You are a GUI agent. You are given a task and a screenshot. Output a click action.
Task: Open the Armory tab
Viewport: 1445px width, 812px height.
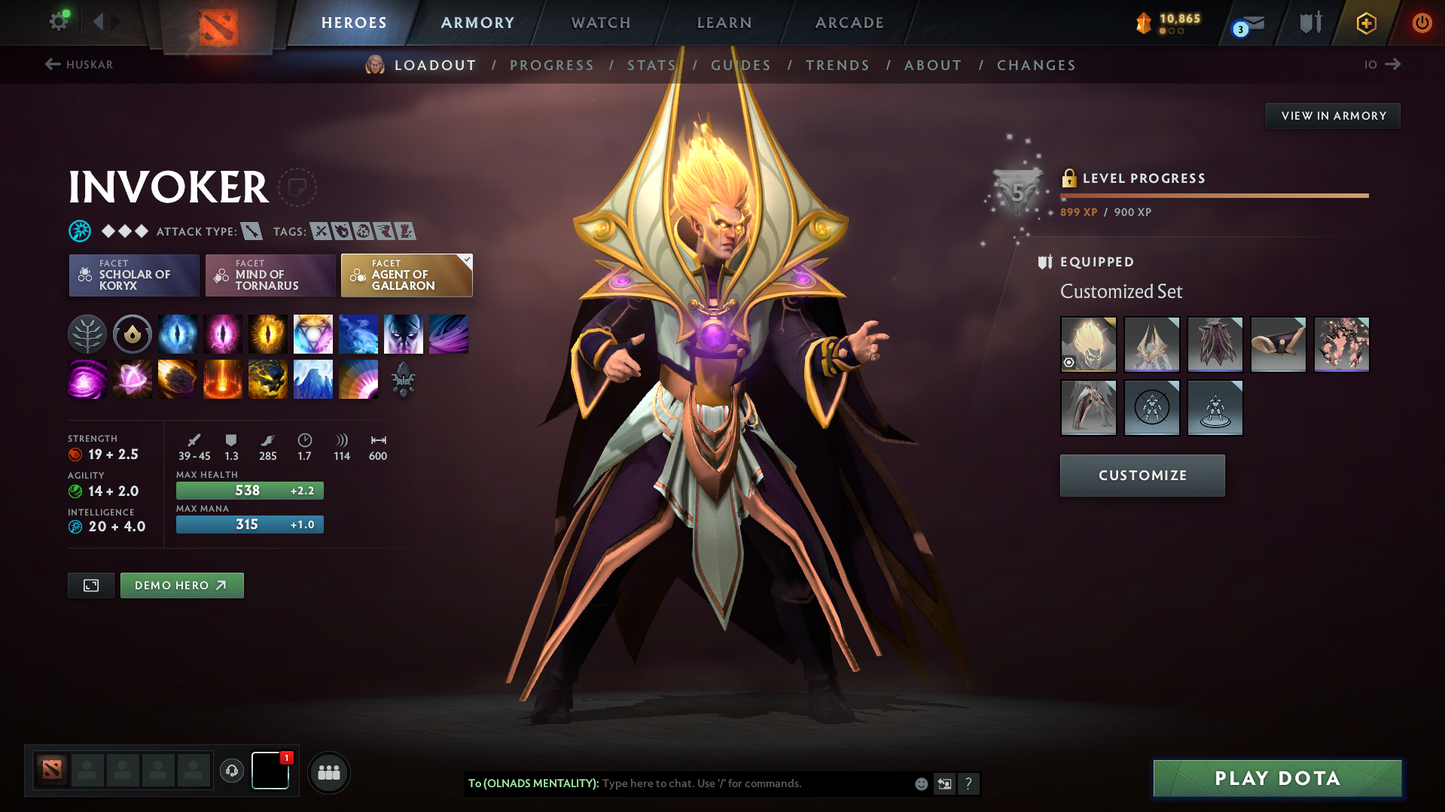[x=477, y=23]
